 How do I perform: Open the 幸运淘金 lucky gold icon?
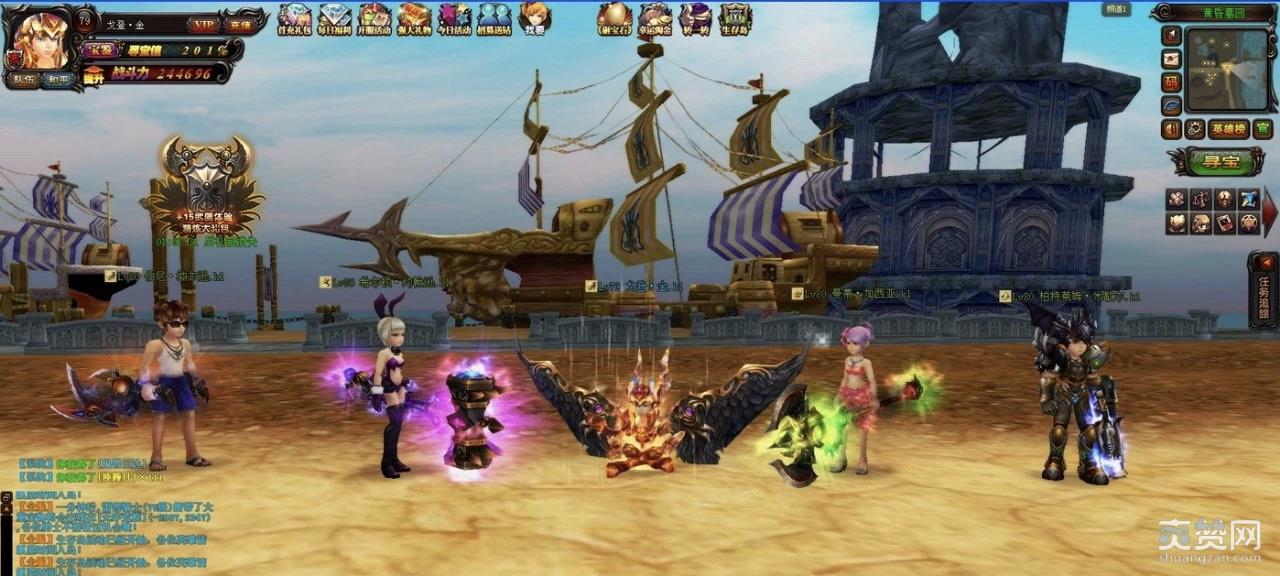coord(655,18)
